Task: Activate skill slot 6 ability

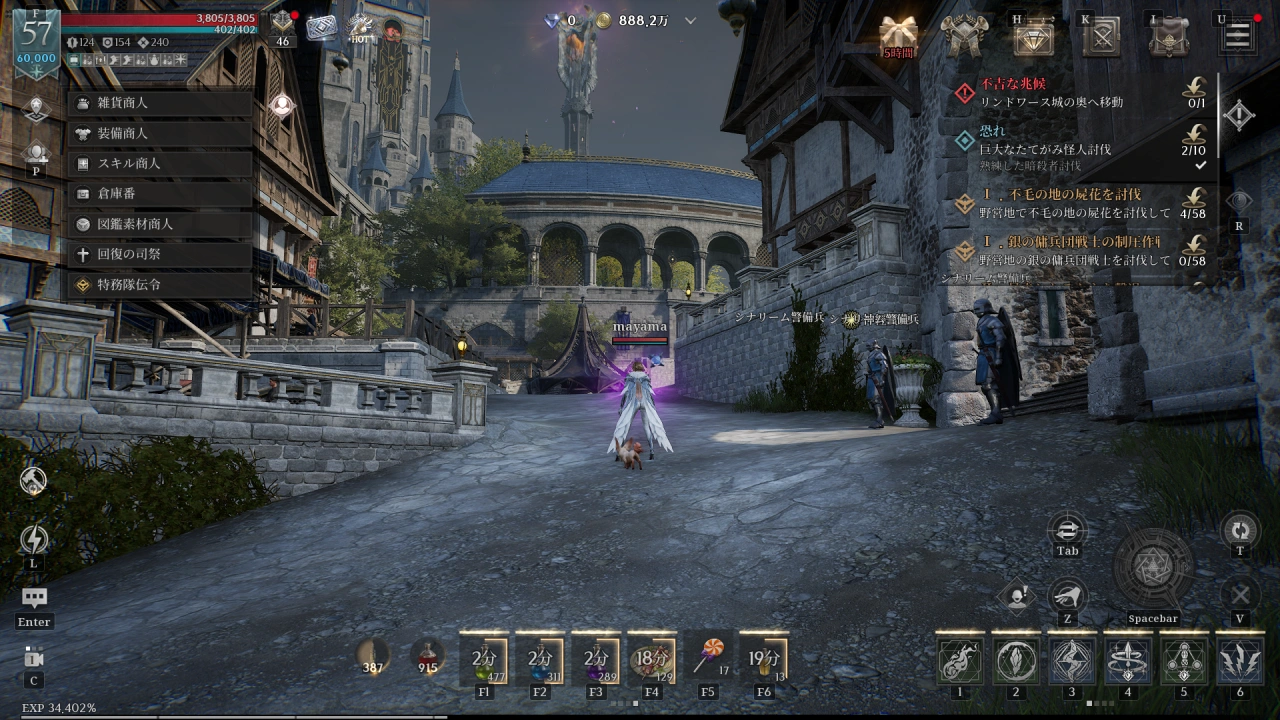Action: click(1239, 661)
